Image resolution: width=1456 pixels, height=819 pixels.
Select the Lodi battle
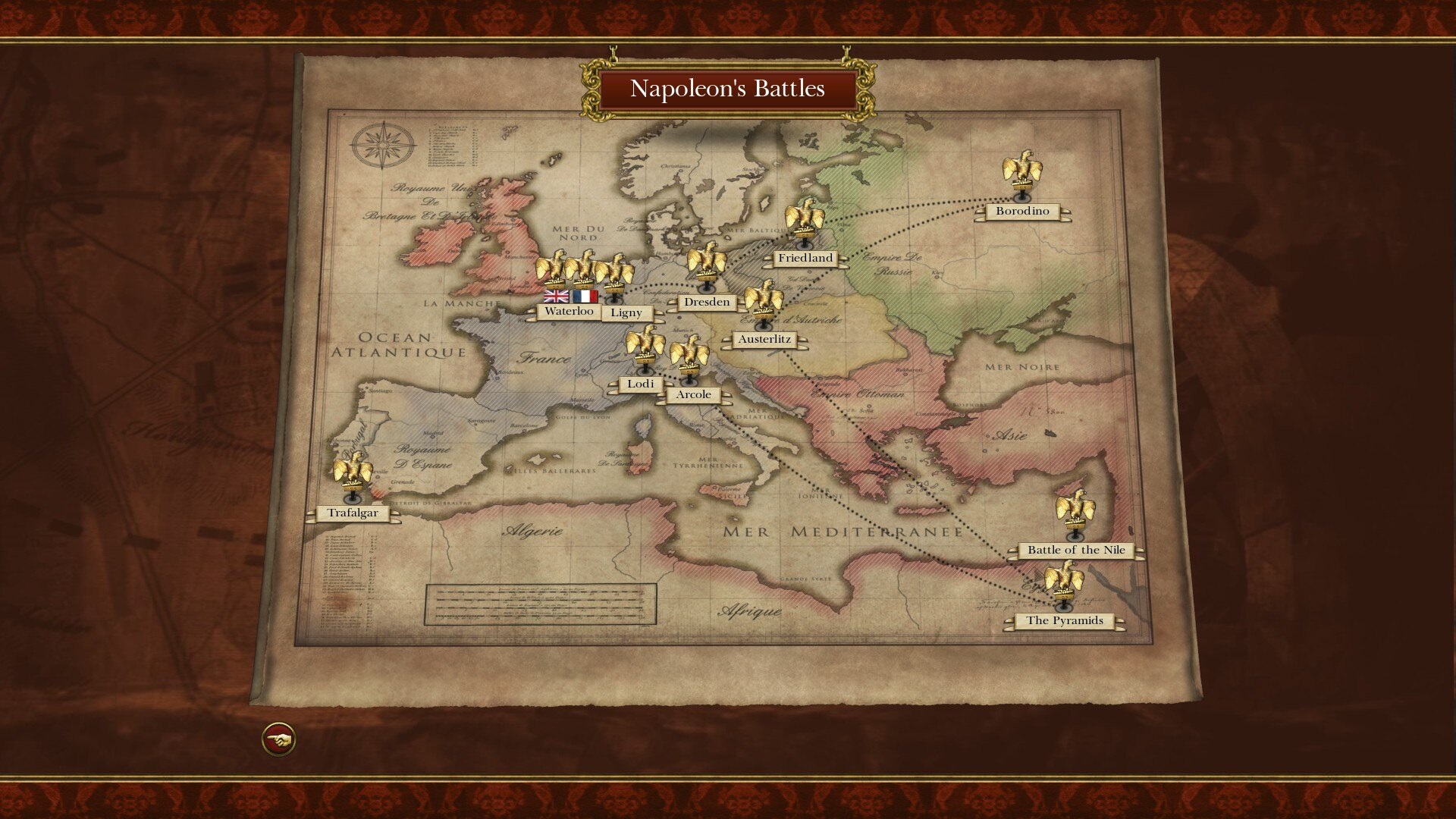click(x=641, y=384)
